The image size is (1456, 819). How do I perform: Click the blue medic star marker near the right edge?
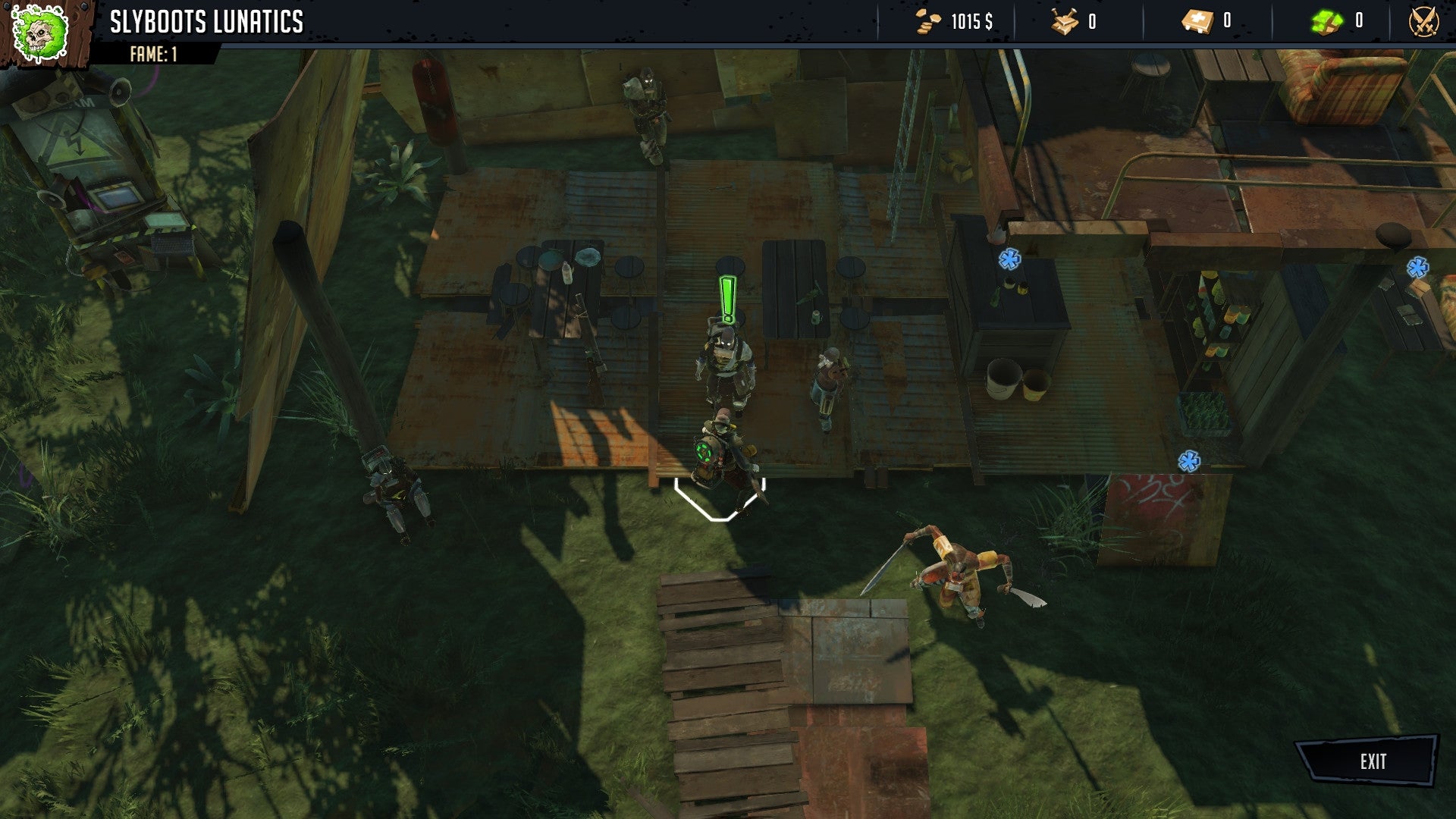click(1417, 266)
